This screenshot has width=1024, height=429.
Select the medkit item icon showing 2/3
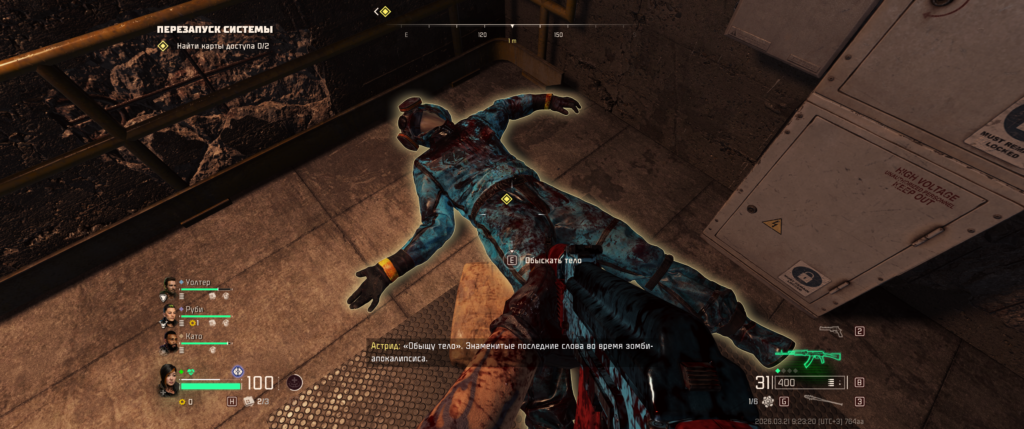(x=250, y=401)
